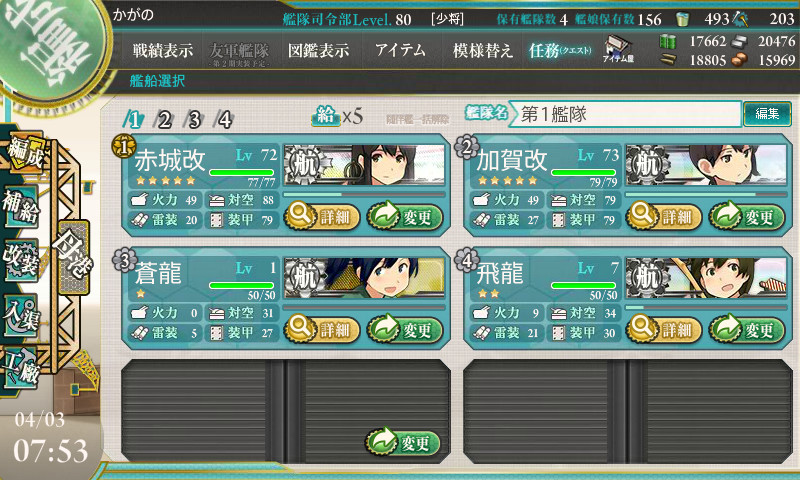The image size is (800, 480).
Task: View 詳細 details for 加賀改
Action: pos(661,214)
